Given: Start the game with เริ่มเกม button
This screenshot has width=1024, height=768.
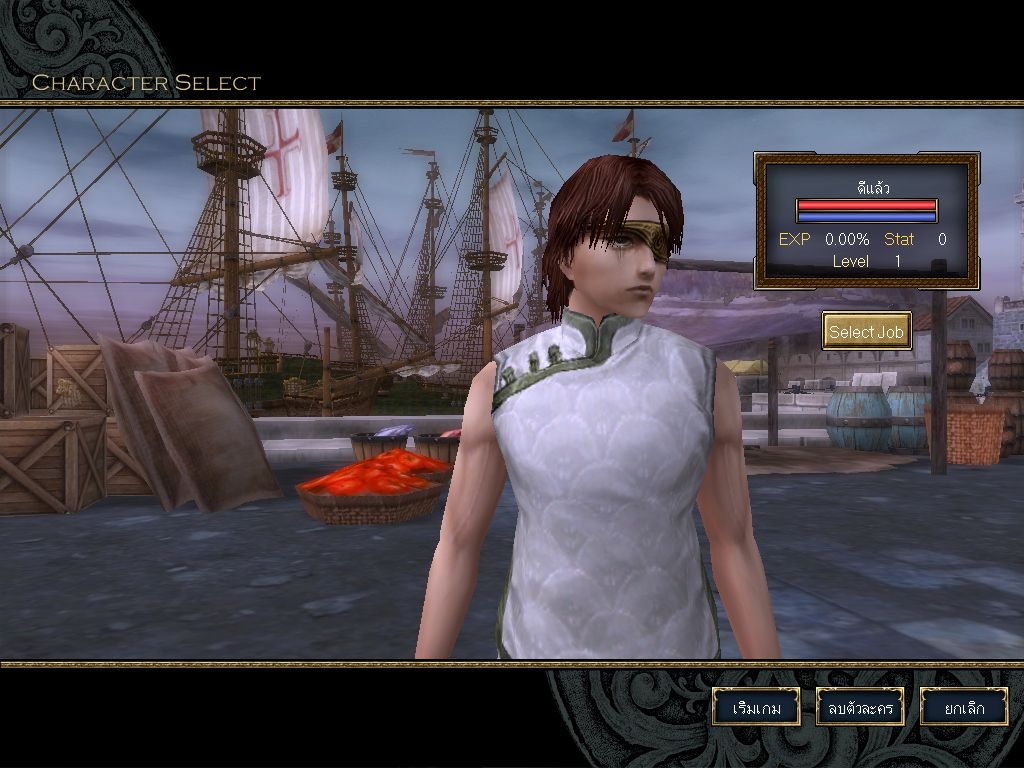Looking at the screenshot, I should (756, 707).
